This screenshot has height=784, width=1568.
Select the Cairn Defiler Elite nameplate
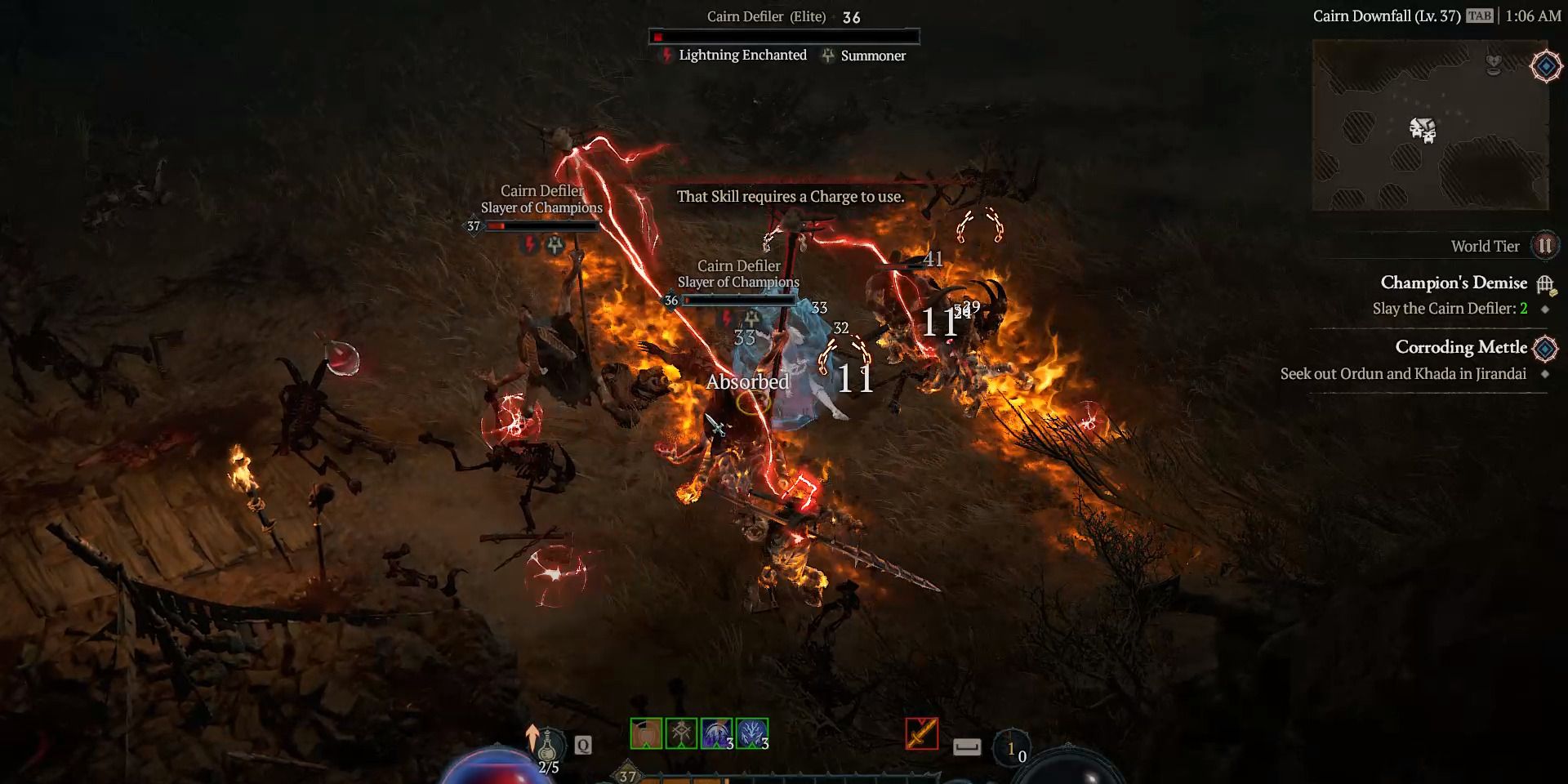point(766,16)
